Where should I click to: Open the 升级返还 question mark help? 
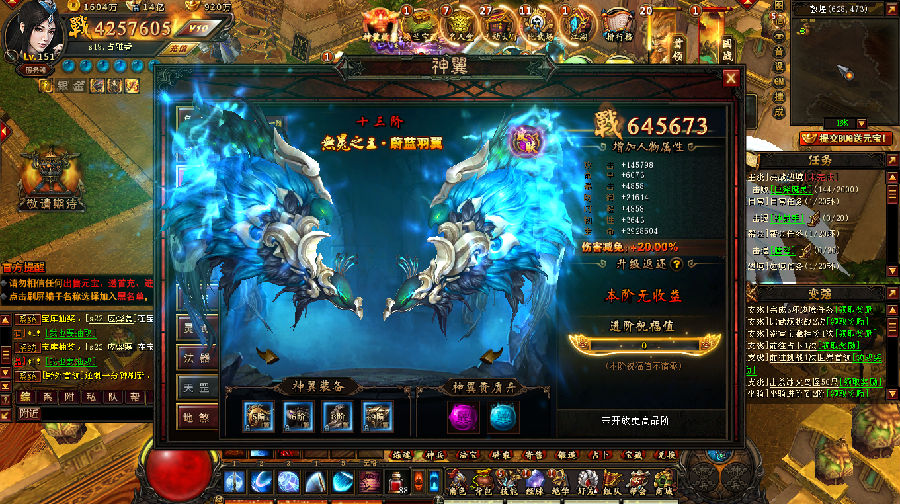[x=677, y=264]
